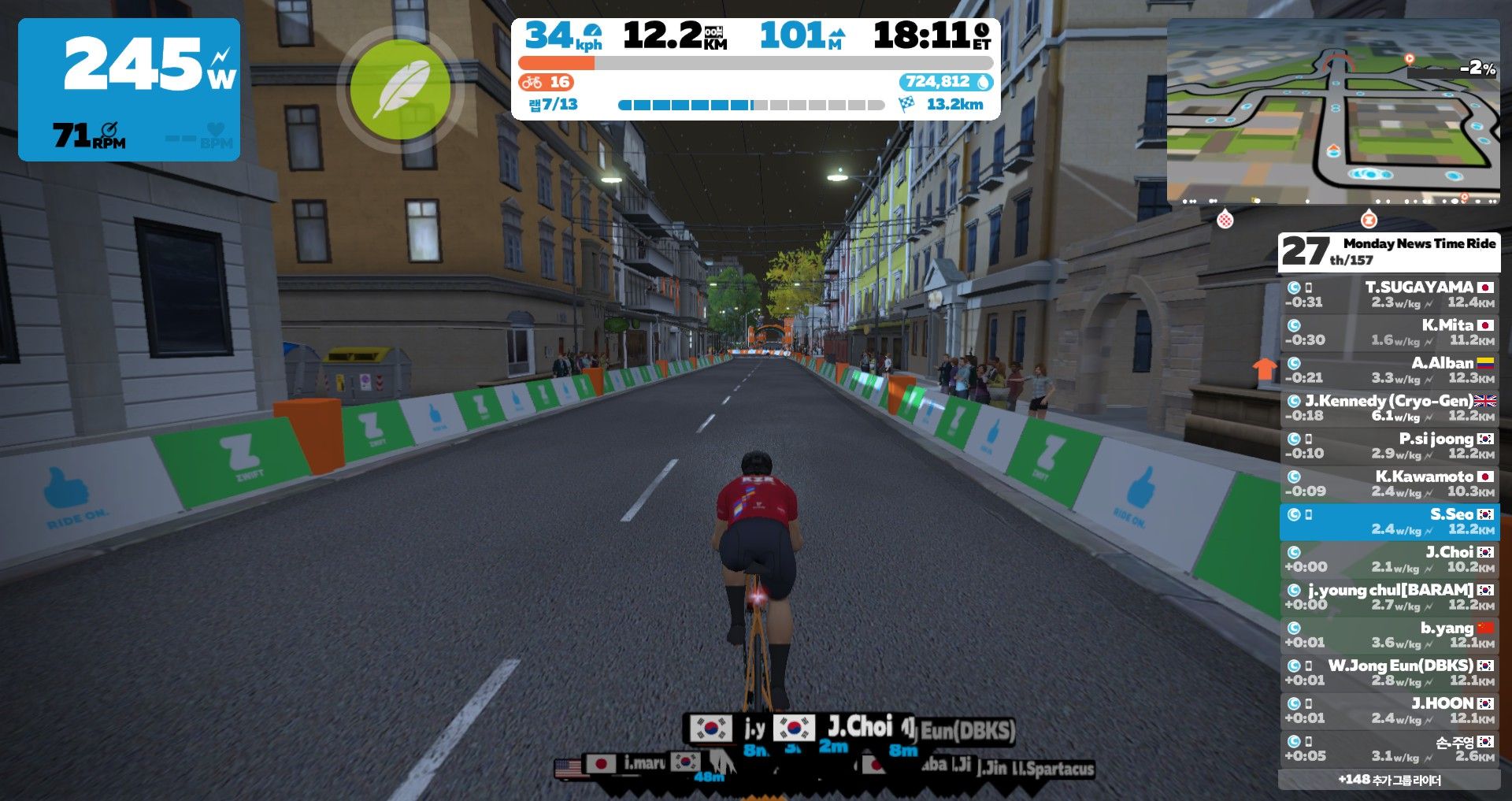Select rider K.Mita in nearby list
This screenshot has height=801, width=1512.
click(1389, 332)
